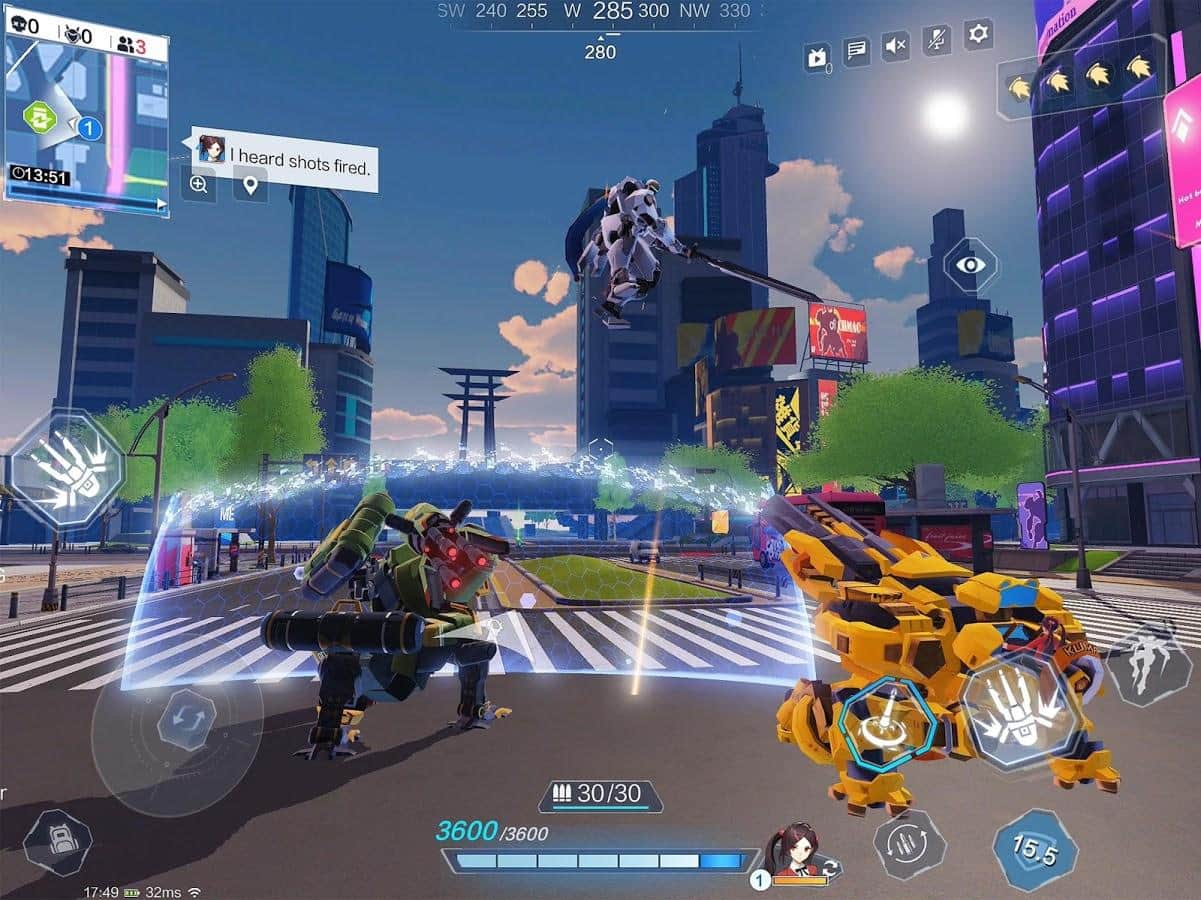This screenshot has width=1201, height=900.
Task: Activate the blue shield skill on cooldown
Action: 1034,850
